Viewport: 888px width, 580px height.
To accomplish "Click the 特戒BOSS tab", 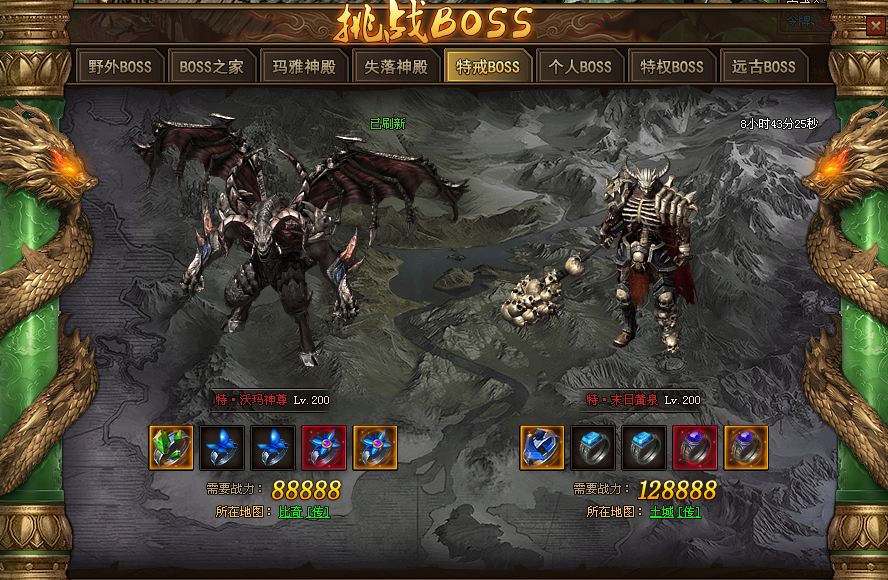I will coord(488,67).
